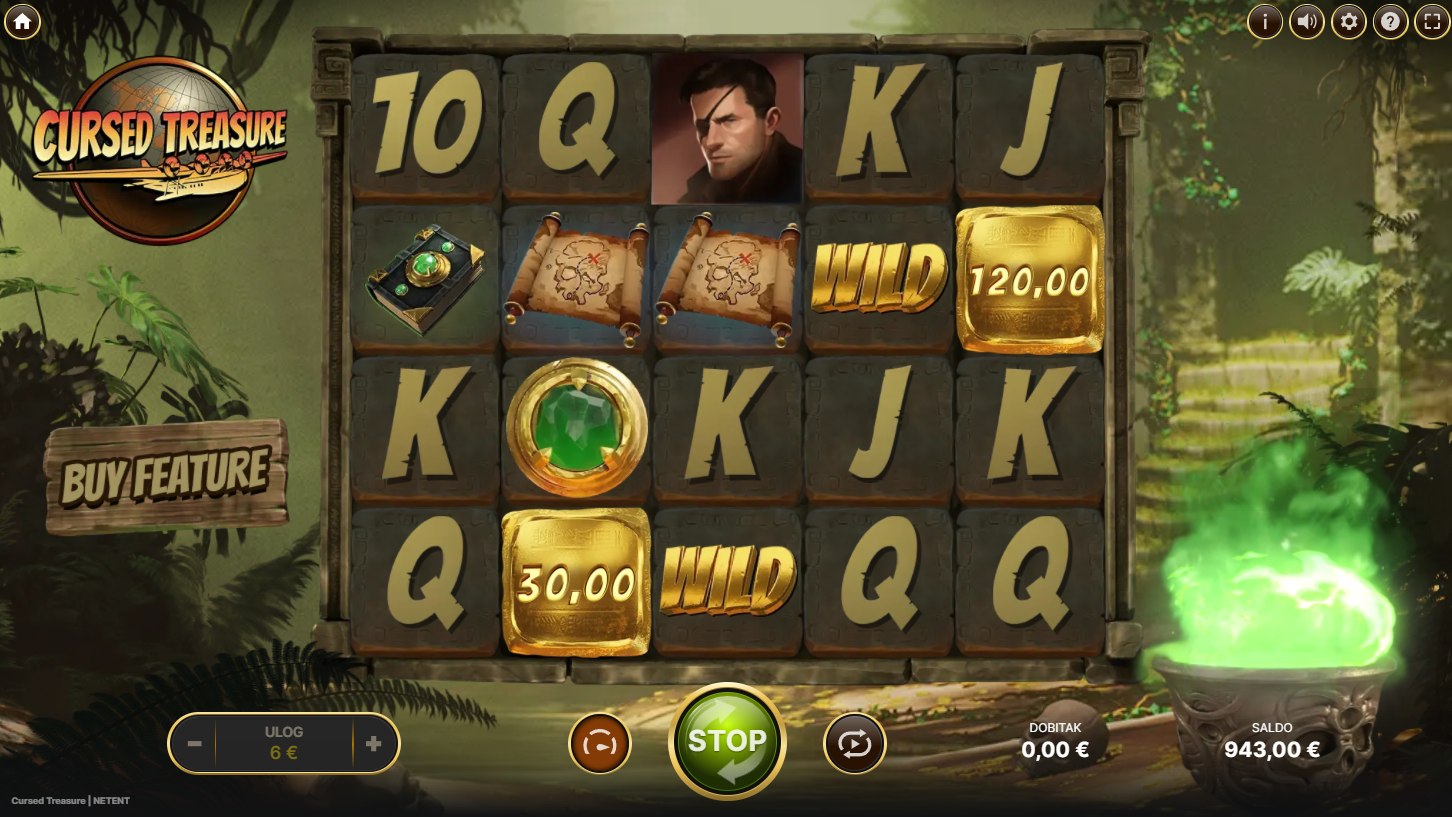1452x817 pixels.
Task: Increase the bet with plus
Action: click(x=374, y=743)
